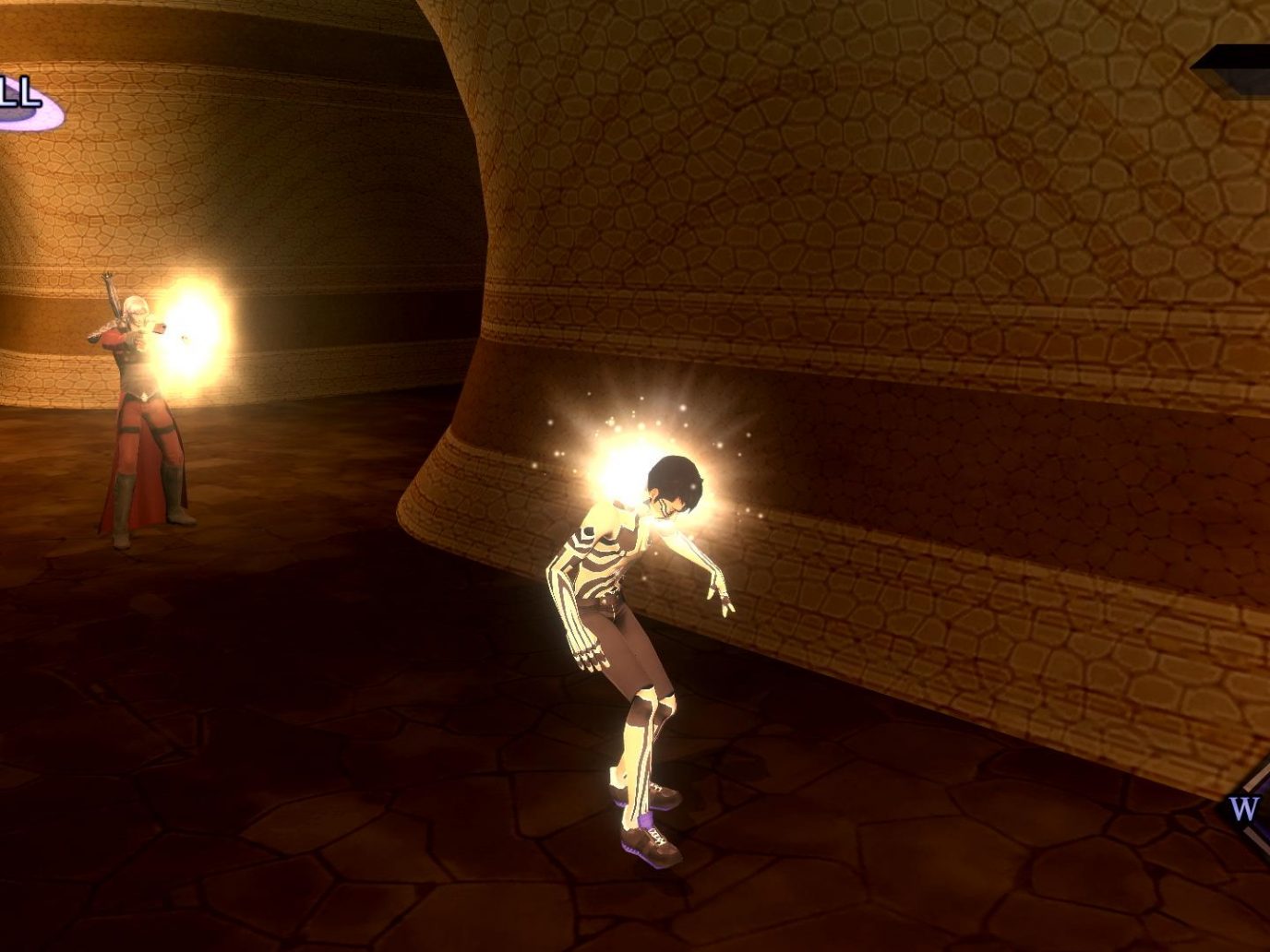This screenshot has height=952, width=1270.
Task: Click the compass showing the W marker
Action: 1246,810
